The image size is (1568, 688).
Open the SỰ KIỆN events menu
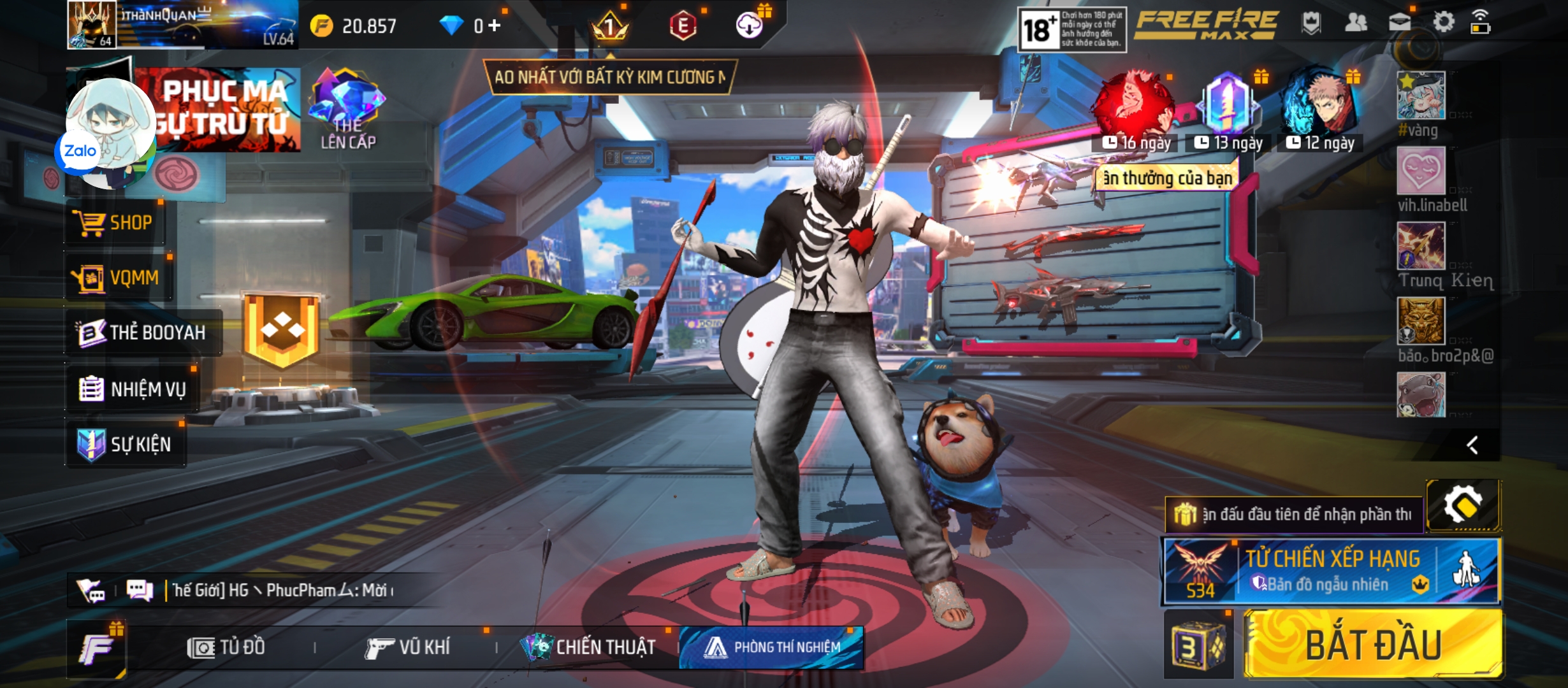click(126, 444)
